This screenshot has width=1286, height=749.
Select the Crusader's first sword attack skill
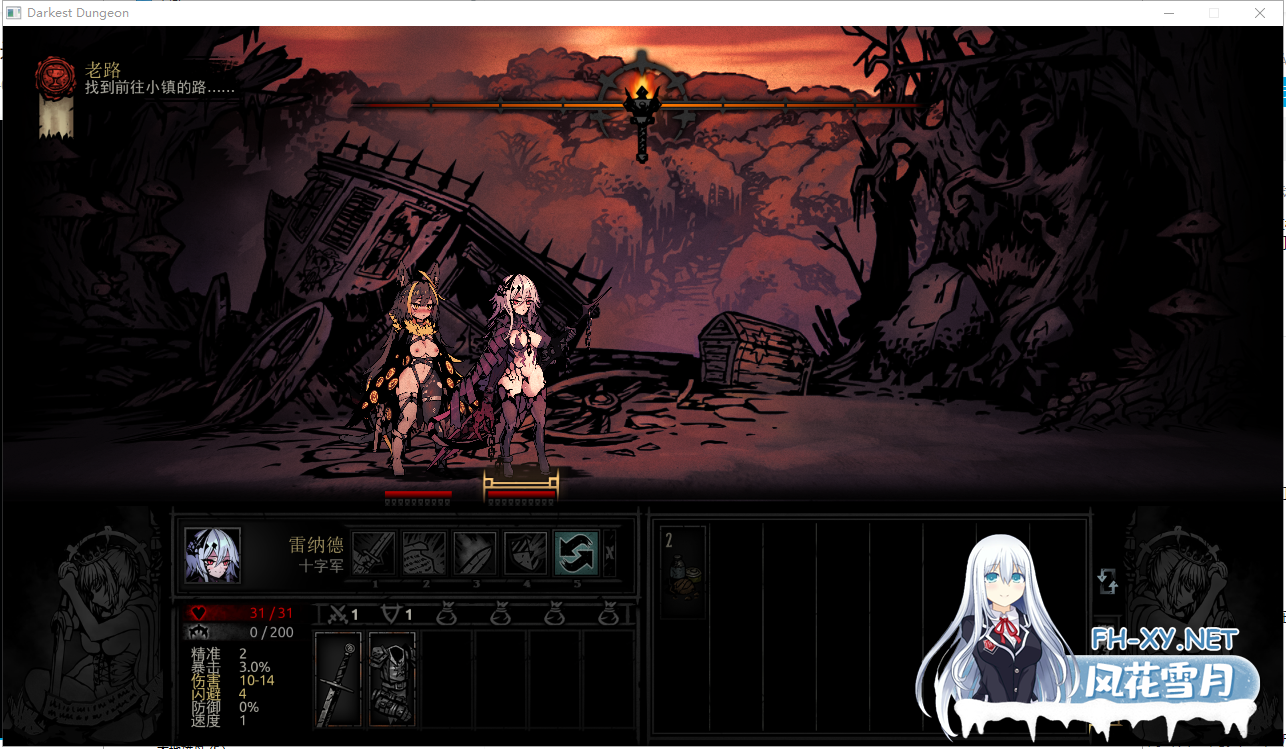(374, 553)
